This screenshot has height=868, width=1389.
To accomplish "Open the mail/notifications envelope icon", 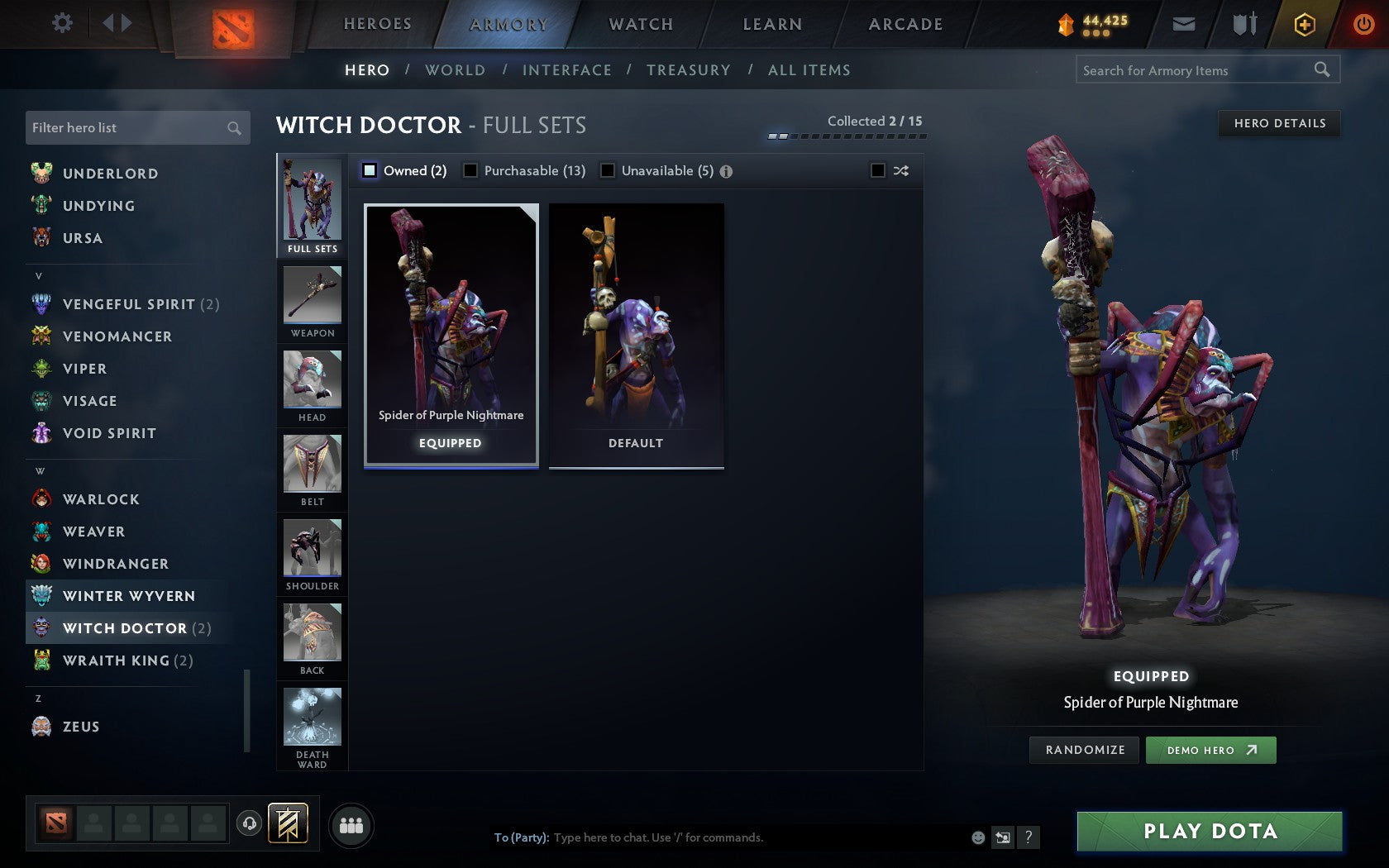I will [1182, 24].
